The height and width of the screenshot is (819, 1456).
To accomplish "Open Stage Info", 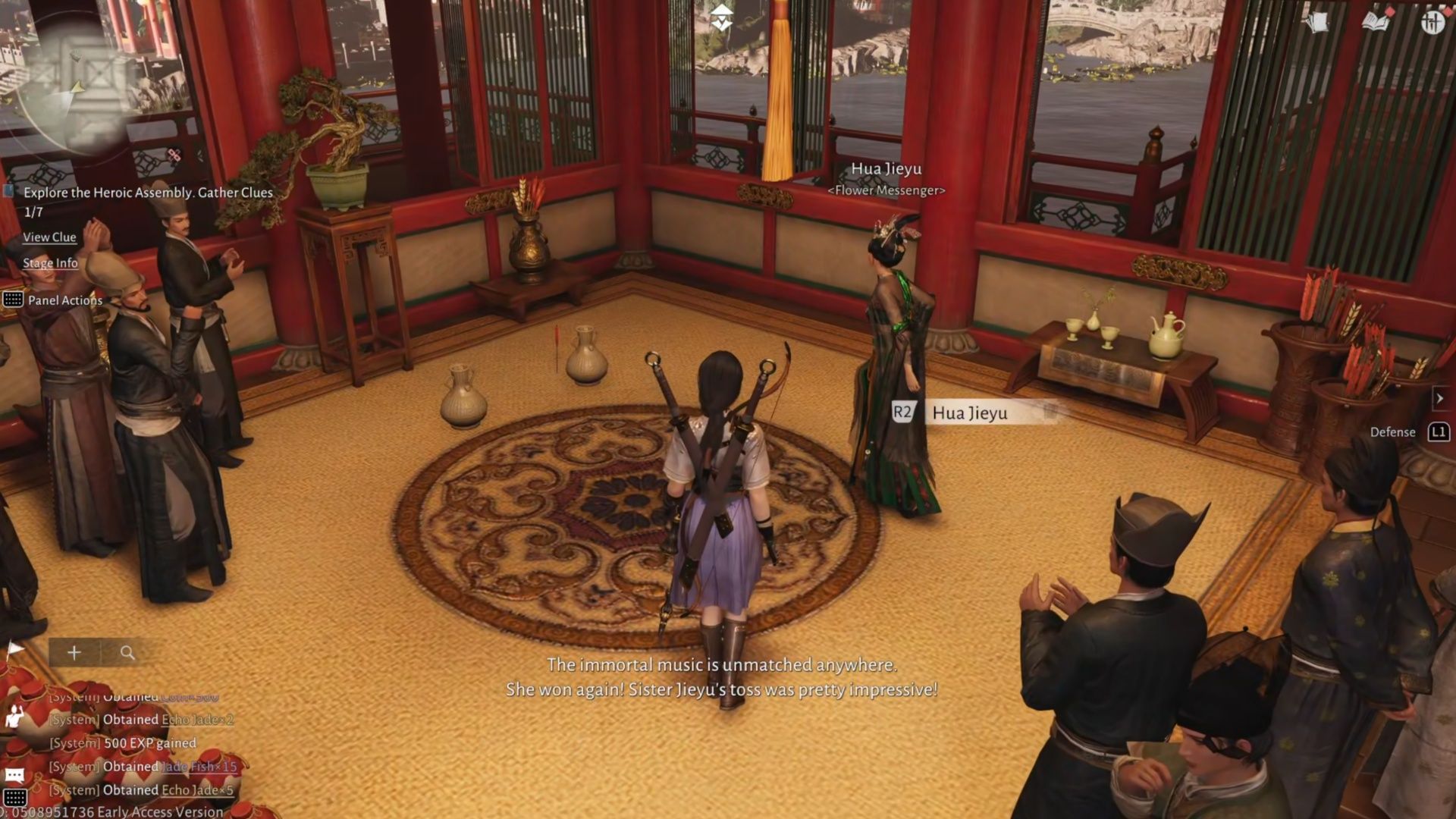I will pos(50,263).
